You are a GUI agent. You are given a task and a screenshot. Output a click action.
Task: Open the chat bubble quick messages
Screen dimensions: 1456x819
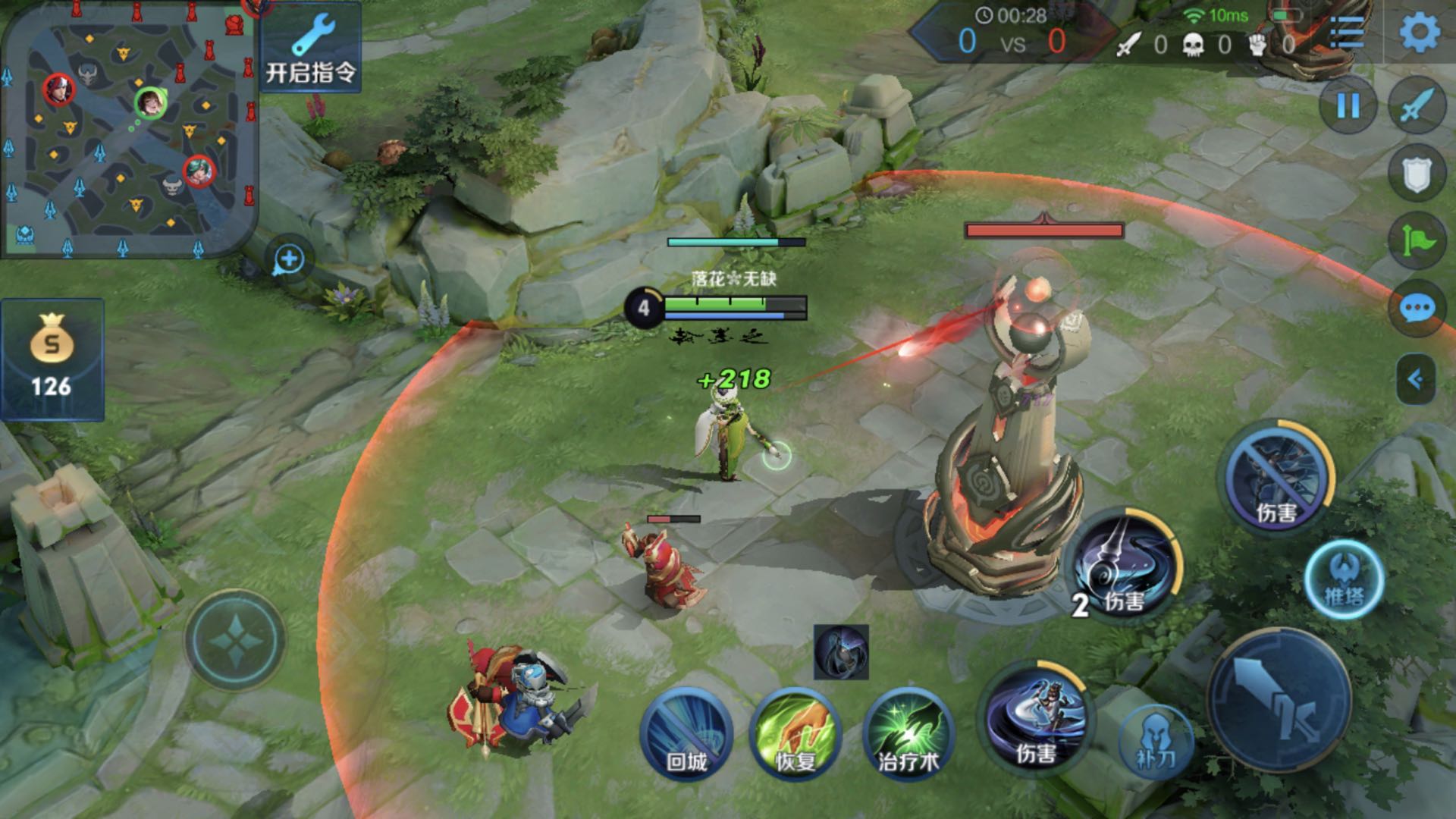(x=1417, y=309)
